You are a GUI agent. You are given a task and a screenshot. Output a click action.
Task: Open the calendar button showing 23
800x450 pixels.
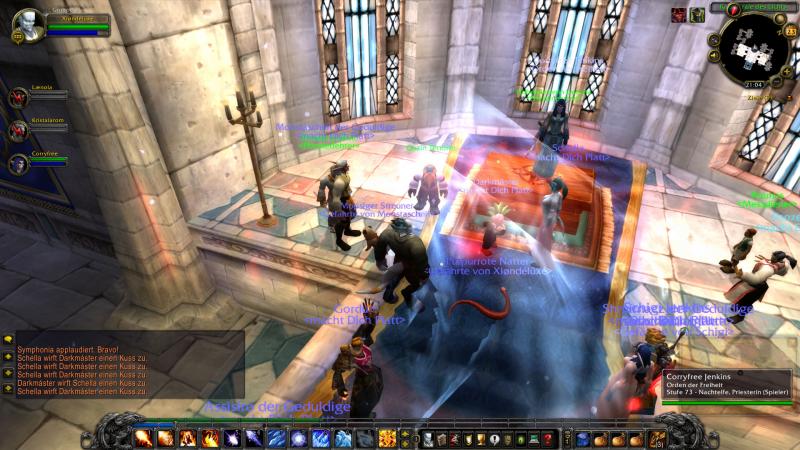click(x=790, y=31)
